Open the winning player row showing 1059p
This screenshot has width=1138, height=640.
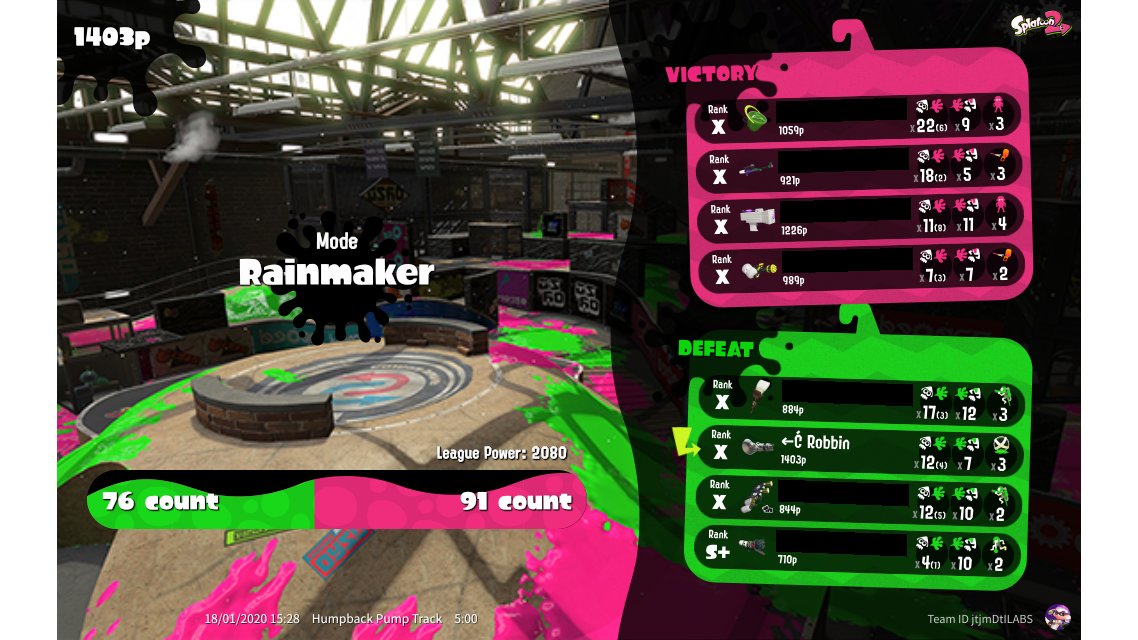coord(860,117)
